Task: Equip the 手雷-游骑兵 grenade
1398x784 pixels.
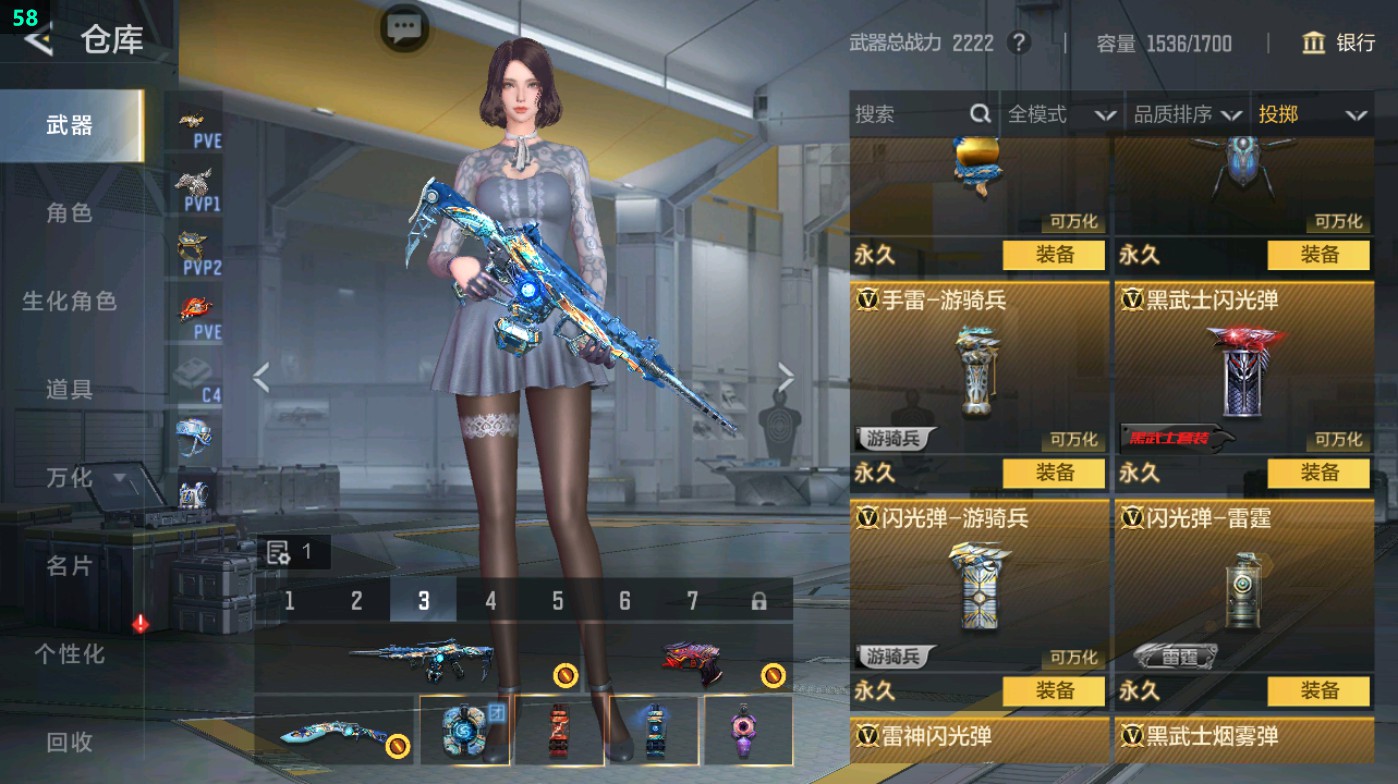Action: pyautogui.click(x=1053, y=473)
